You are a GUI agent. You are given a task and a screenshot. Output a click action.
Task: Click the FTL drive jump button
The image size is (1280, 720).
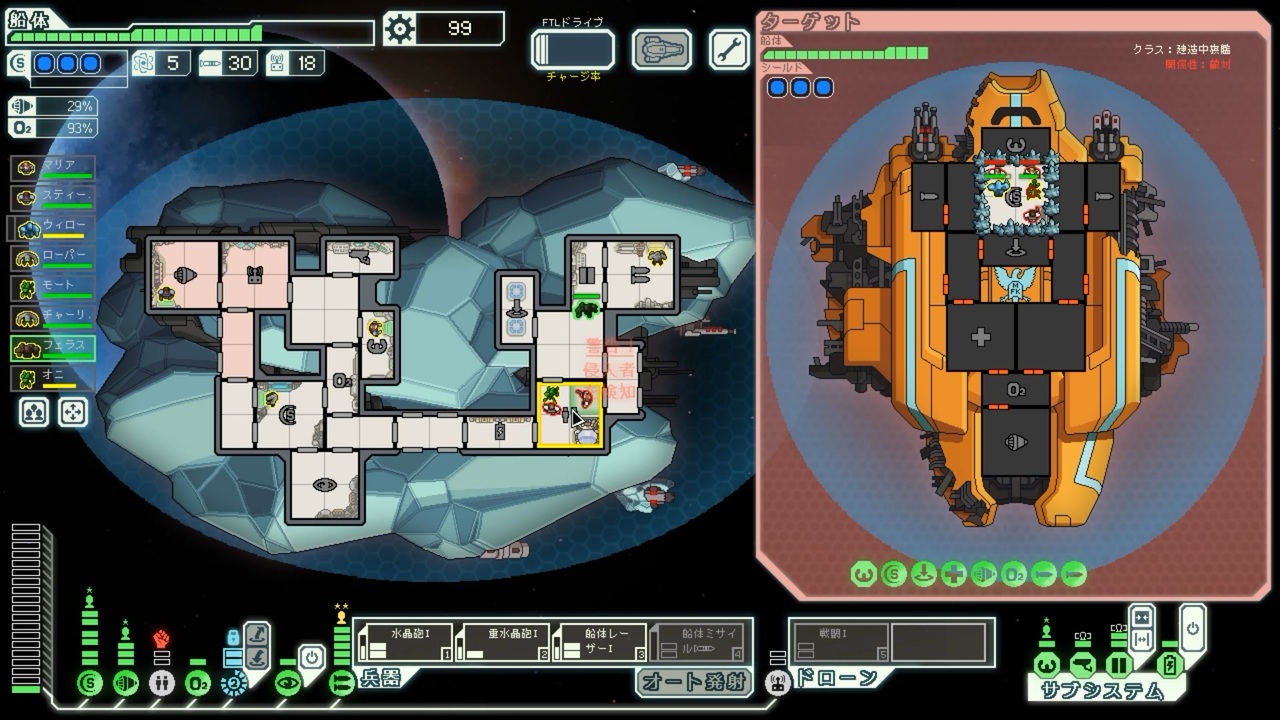pos(572,49)
